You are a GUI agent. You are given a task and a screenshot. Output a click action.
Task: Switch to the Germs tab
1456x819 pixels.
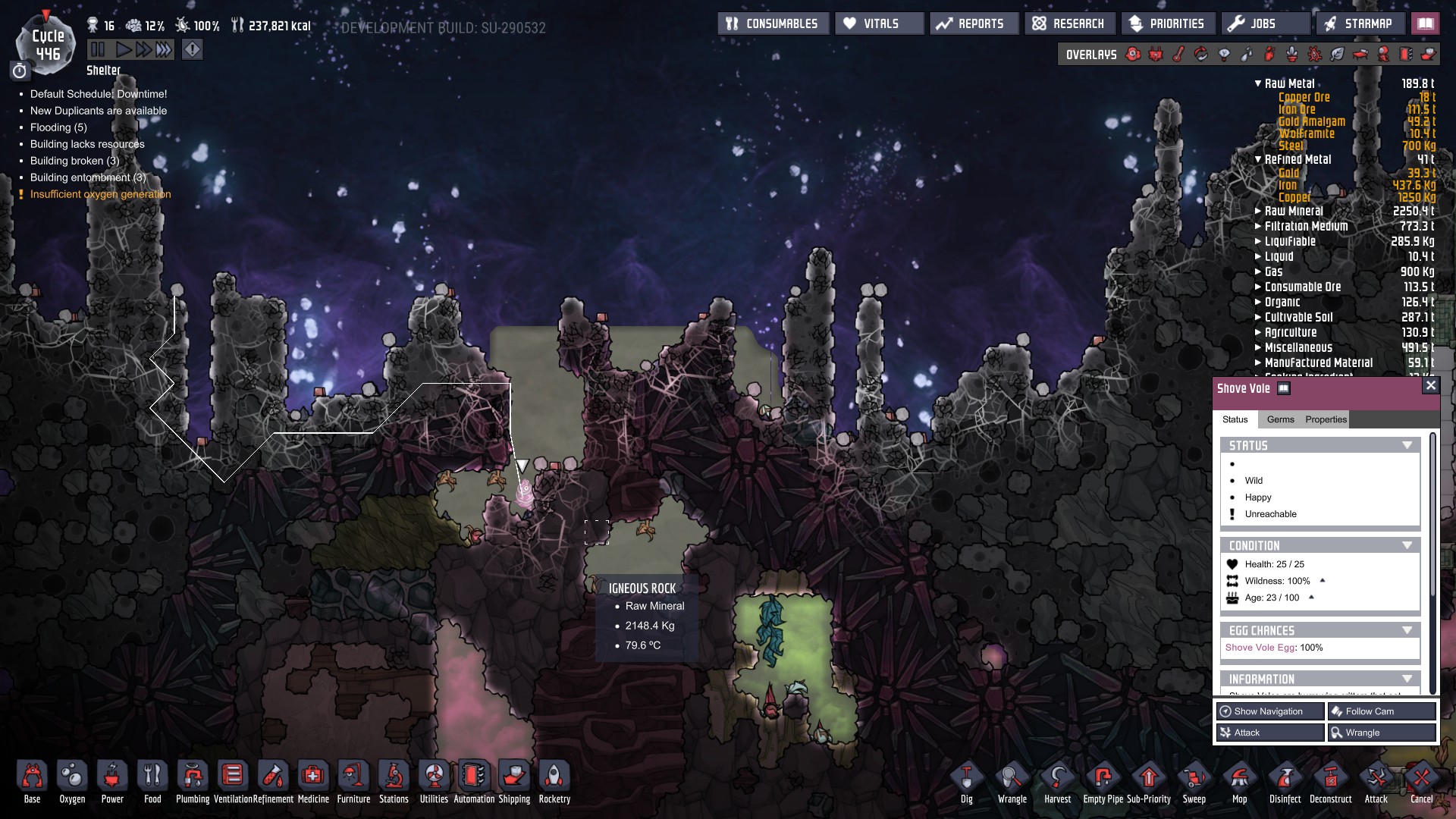(x=1280, y=419)
